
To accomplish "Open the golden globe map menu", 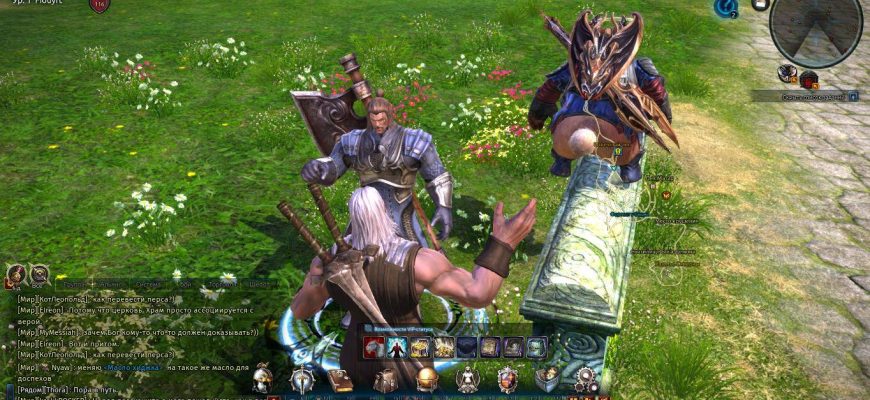I will [427, 380].
